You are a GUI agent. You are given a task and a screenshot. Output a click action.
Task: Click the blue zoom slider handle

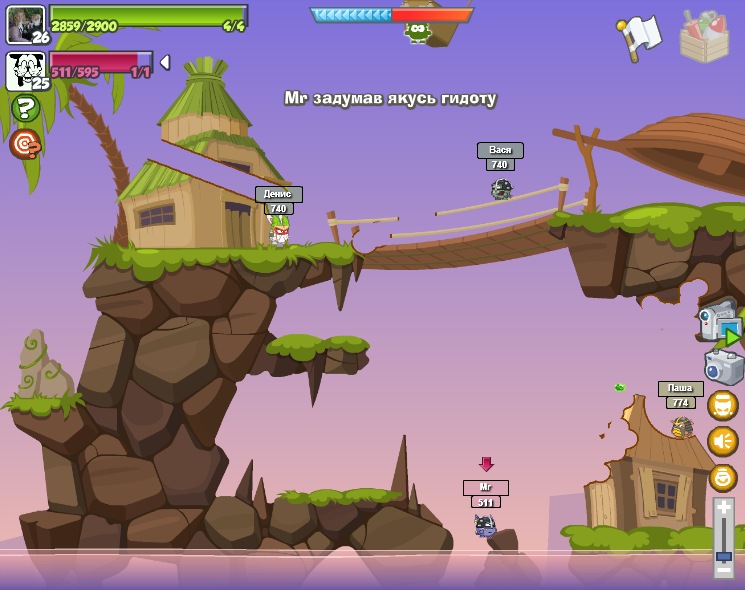[723, 555]
